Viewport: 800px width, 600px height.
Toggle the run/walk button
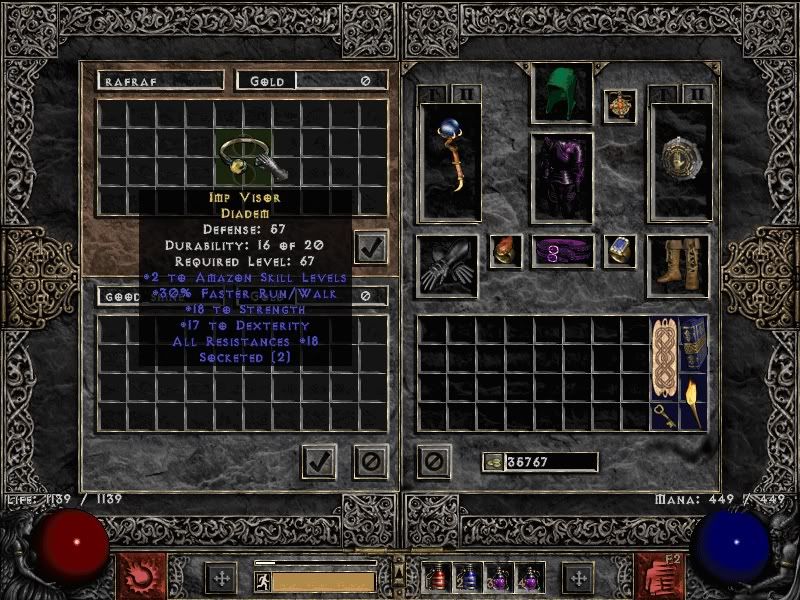pos(262,579)
